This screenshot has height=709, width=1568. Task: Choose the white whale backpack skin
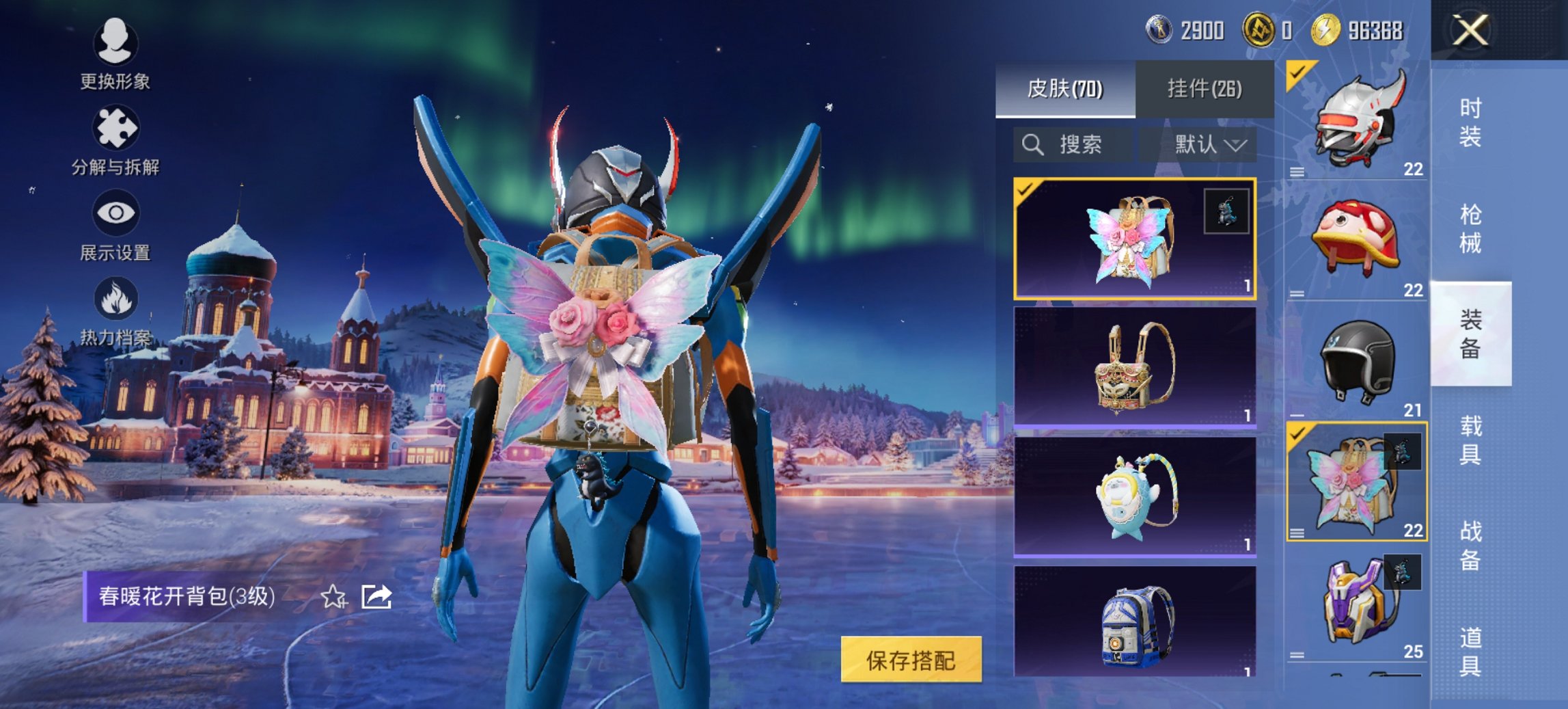pyautogui.click(x=1135, y=496)
